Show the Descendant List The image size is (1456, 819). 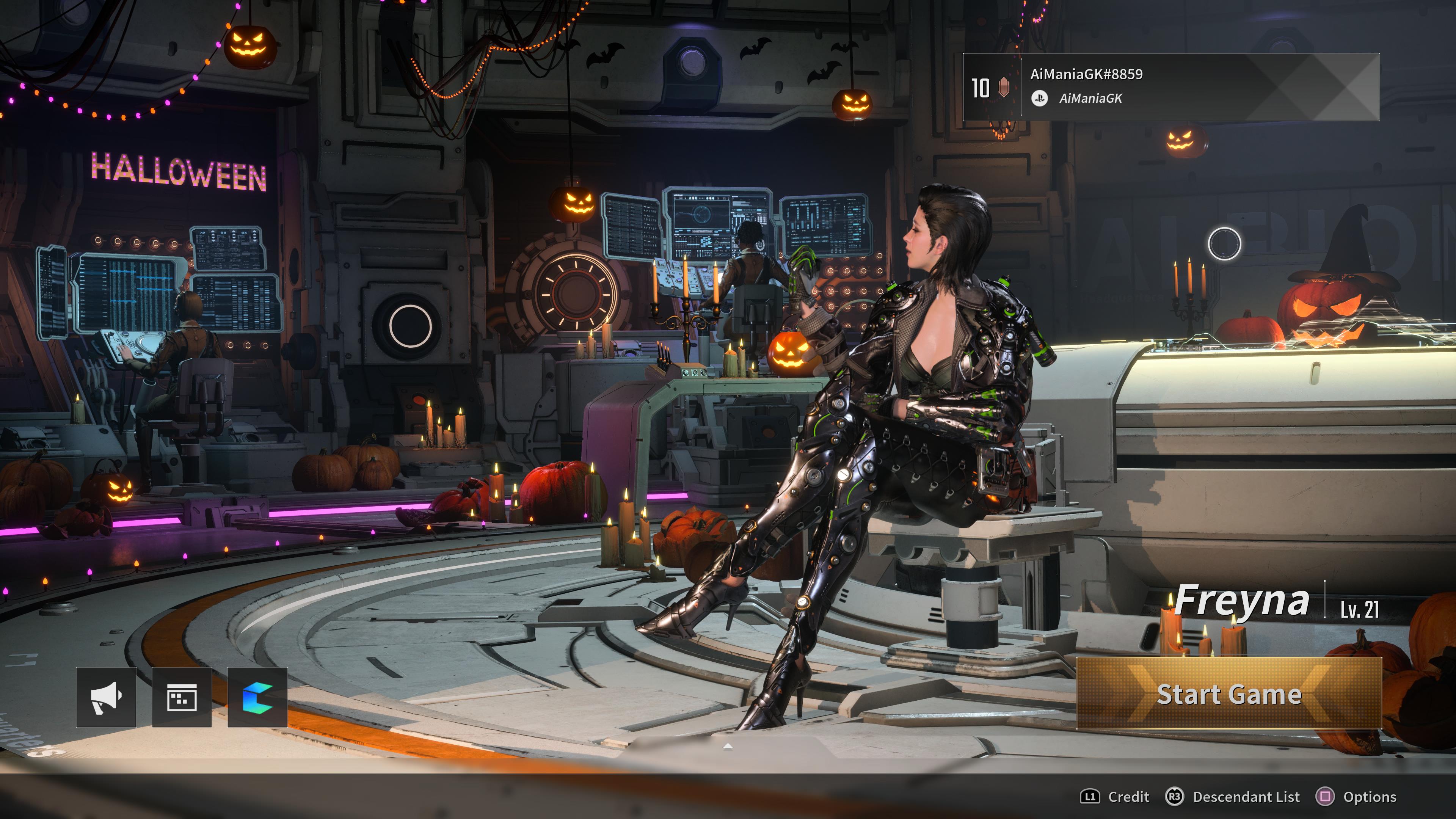point(1233,797)
